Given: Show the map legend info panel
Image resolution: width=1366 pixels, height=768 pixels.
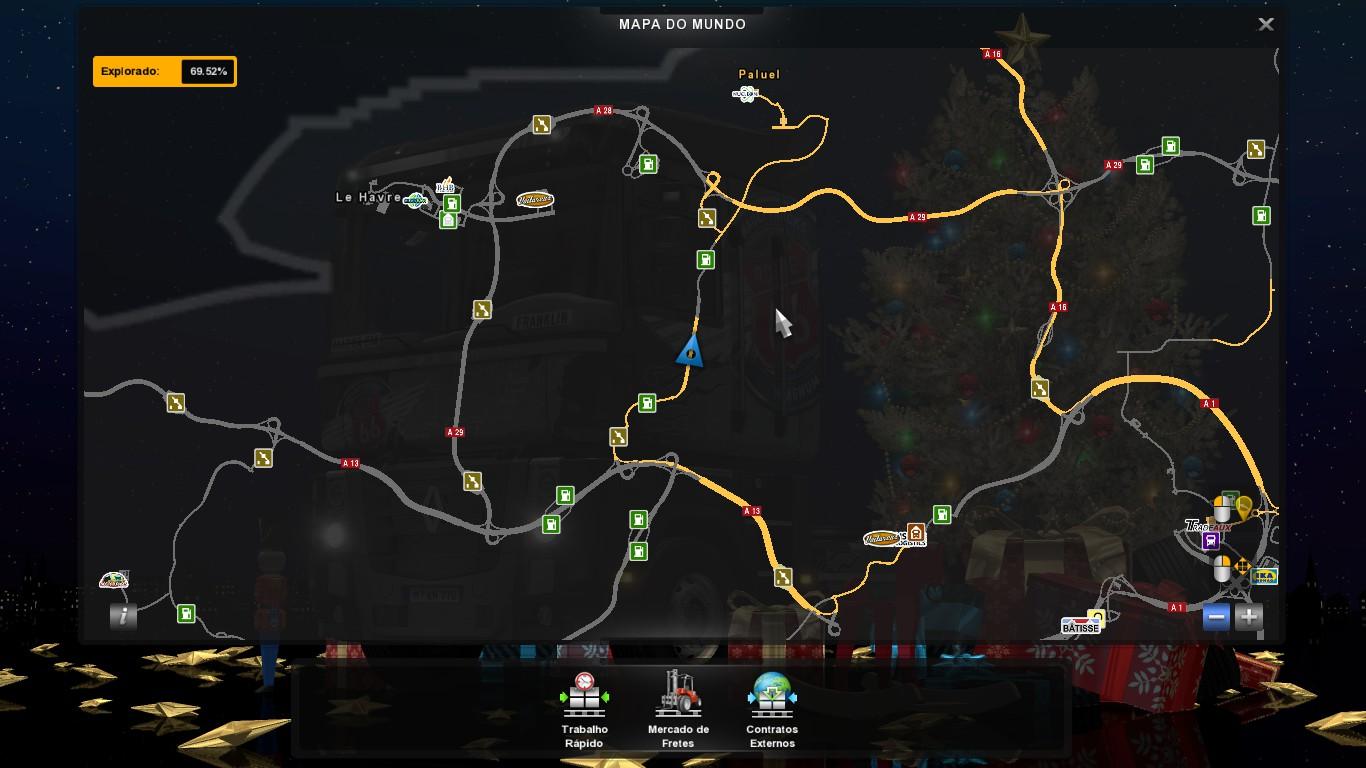Looking at the screenshot, I should pyautogui.click(x=123, y=616).
